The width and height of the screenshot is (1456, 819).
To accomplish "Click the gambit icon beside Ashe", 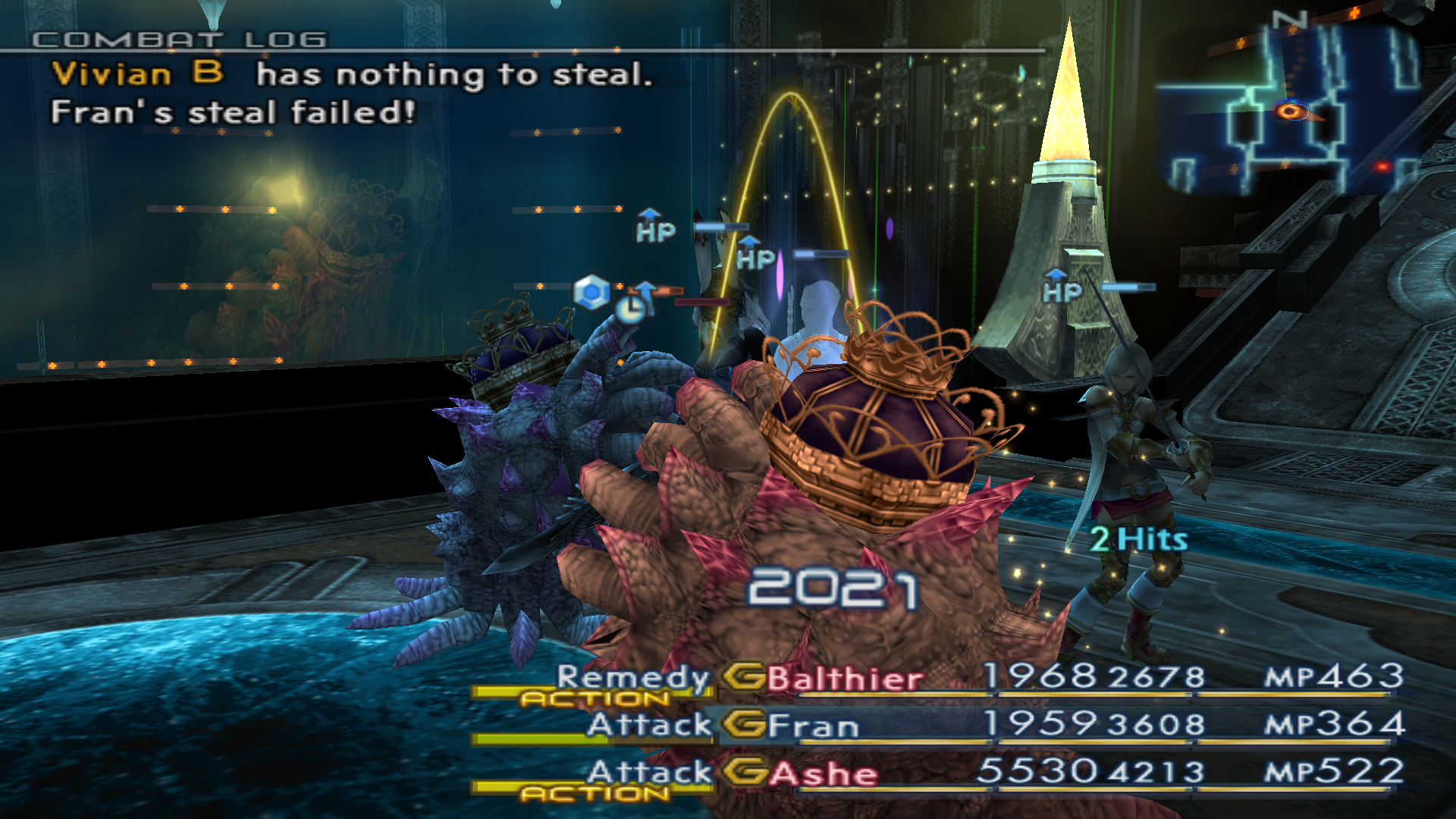I will [743, 772].
